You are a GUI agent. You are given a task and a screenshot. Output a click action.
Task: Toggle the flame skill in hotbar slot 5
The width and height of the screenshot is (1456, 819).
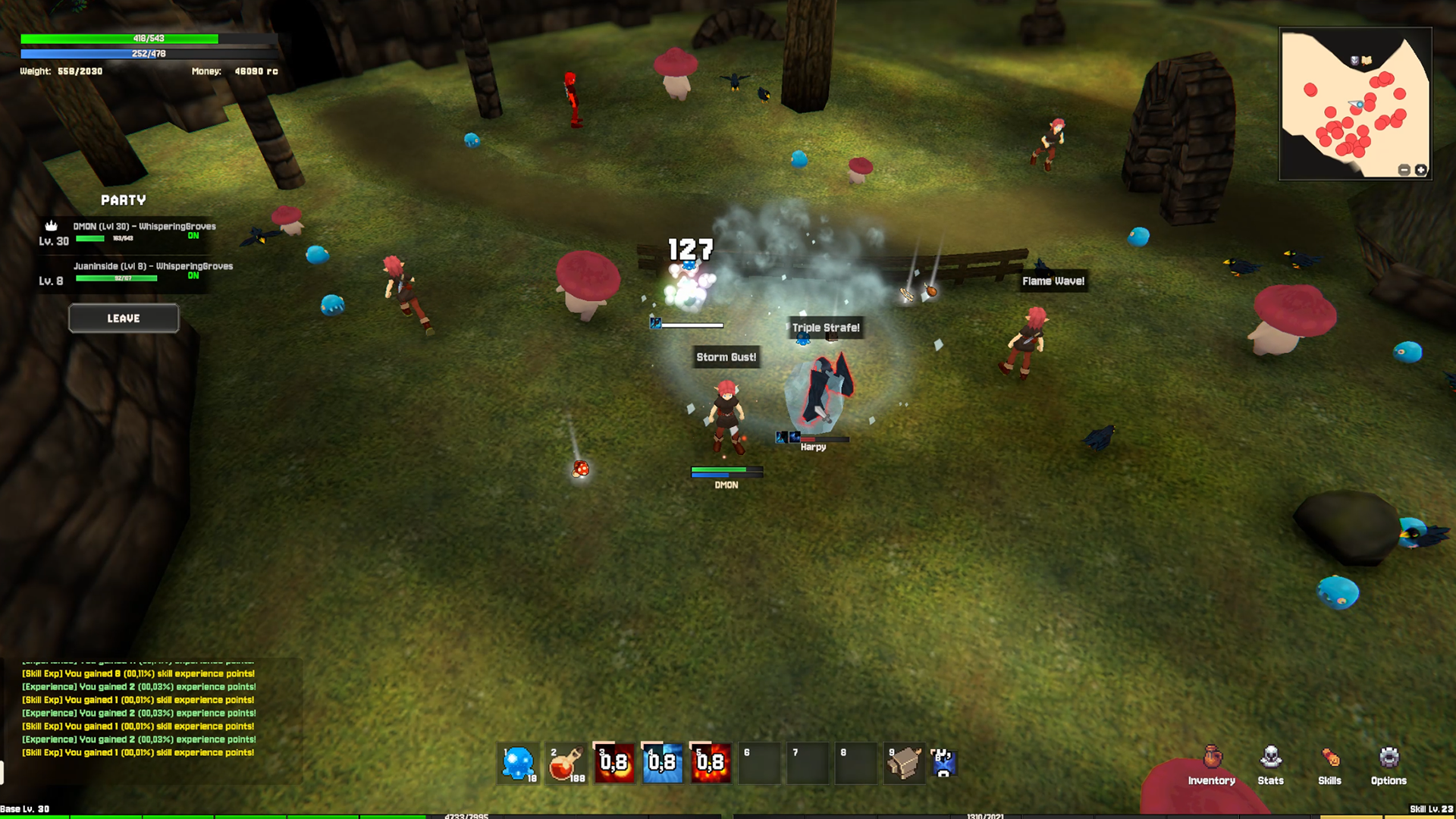tap(711, 763)
